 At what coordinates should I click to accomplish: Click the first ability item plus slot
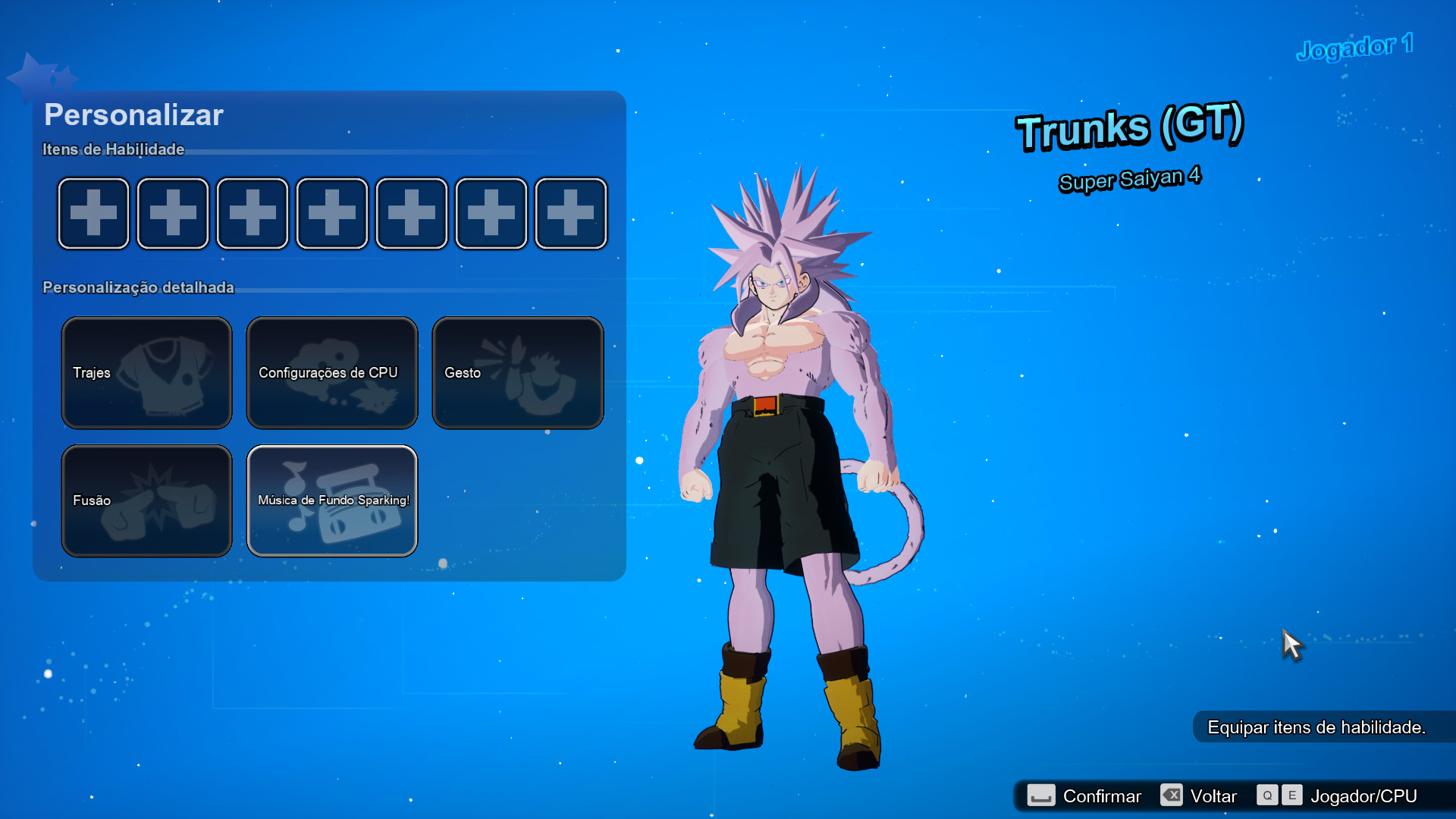coord(93,213)
